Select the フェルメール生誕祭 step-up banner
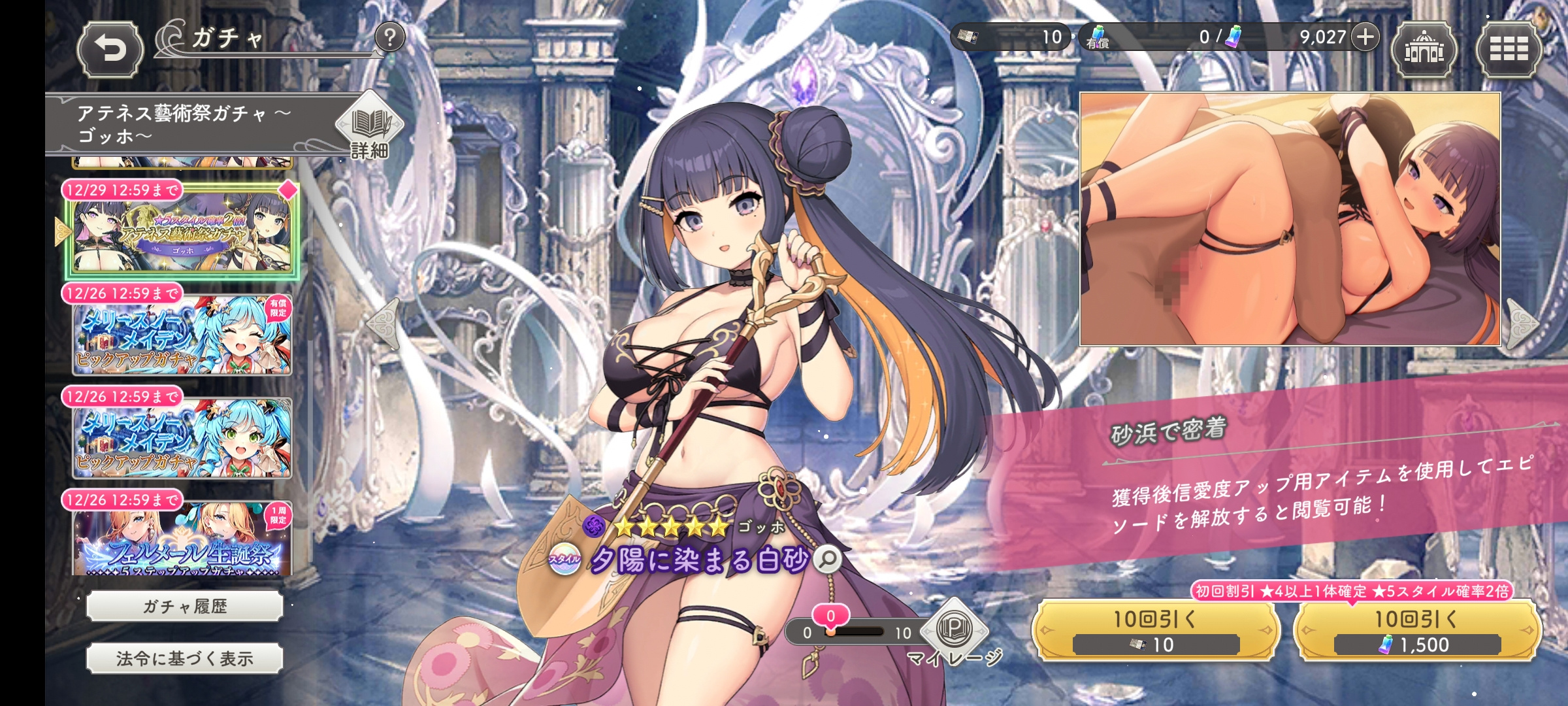Image resolution: width=1568 pixels, height=706 pixels. pyautogui.click(x=182, y=539)
